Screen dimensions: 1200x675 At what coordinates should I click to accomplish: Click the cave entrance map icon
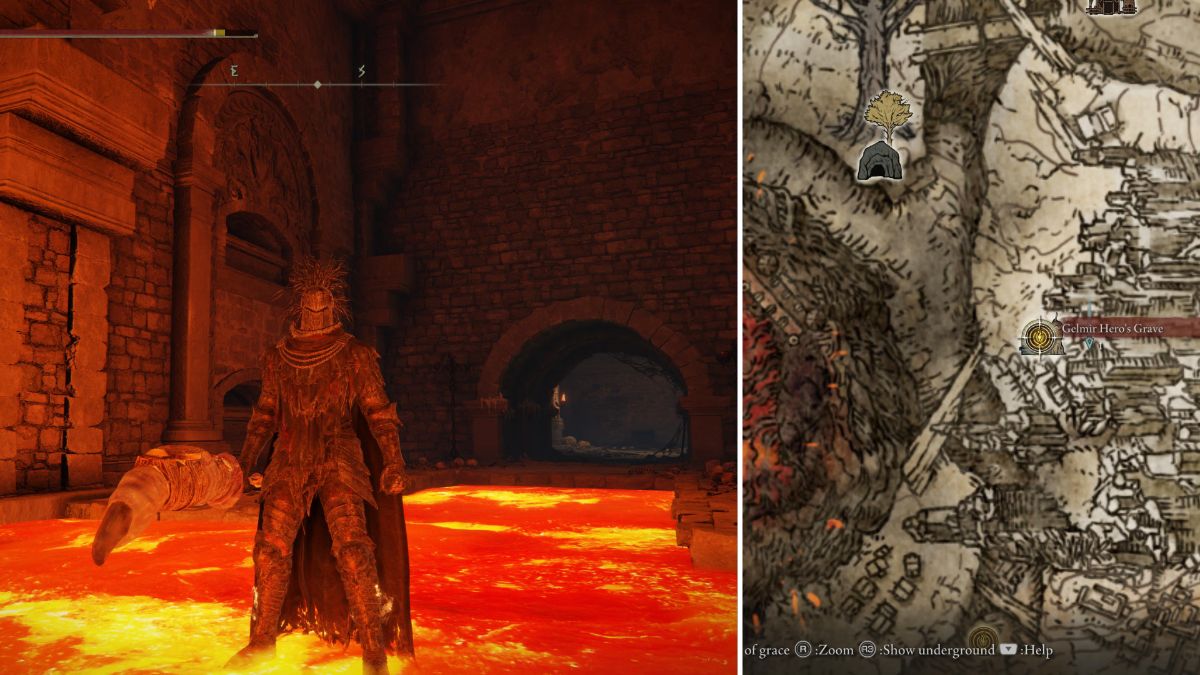tap(880, 161)
